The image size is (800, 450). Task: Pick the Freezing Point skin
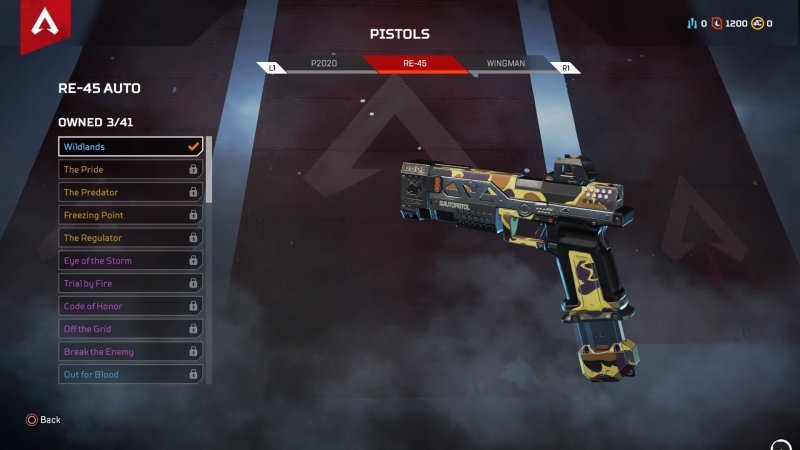pyautogui.click(x=130, y=215)
